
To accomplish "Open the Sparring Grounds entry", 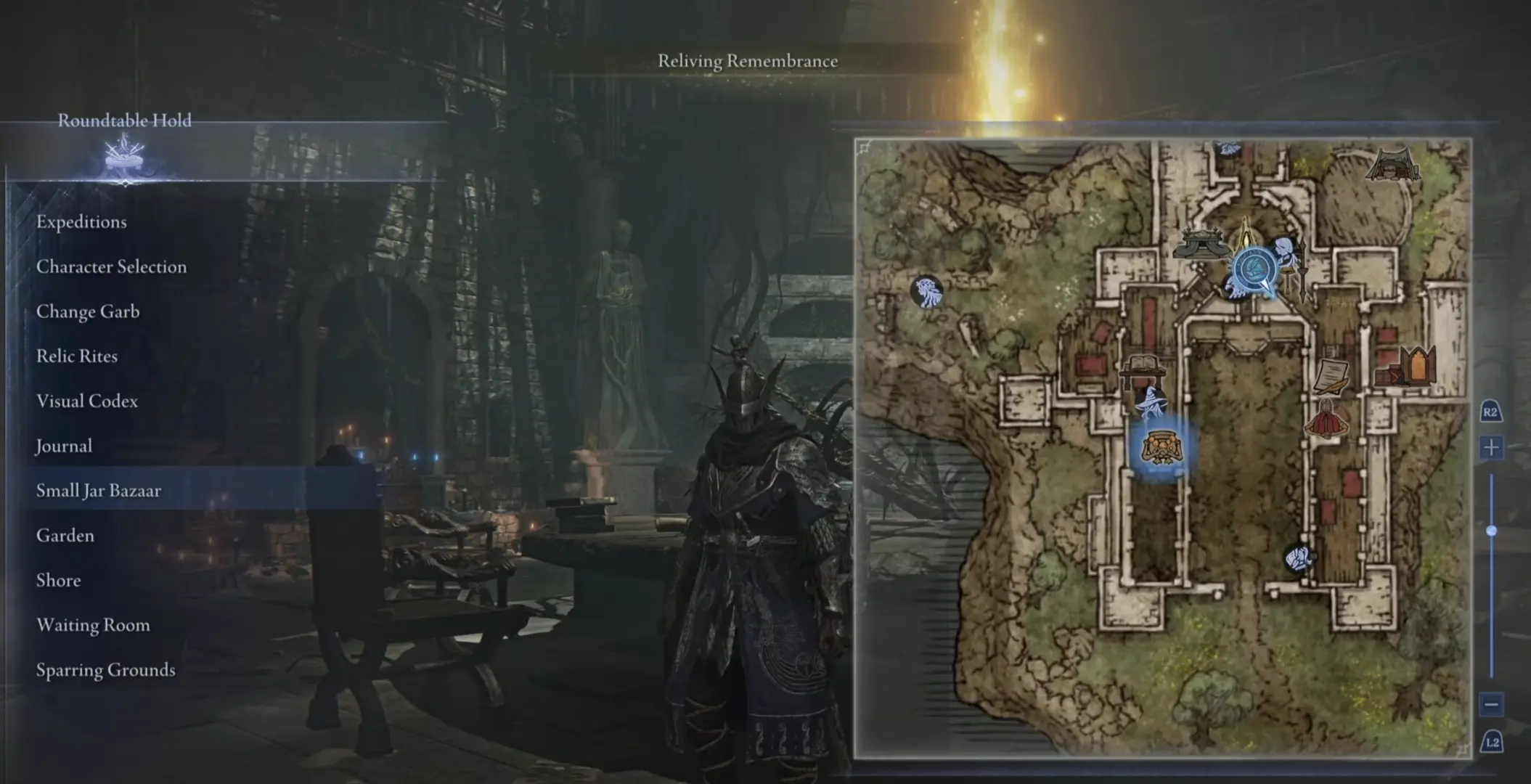I will tap(106, 670).
